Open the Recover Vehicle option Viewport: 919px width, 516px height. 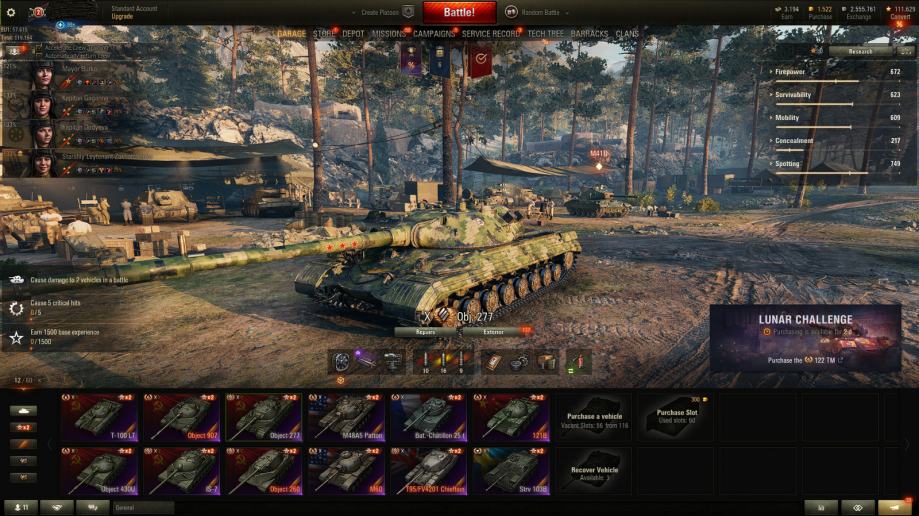594,471
